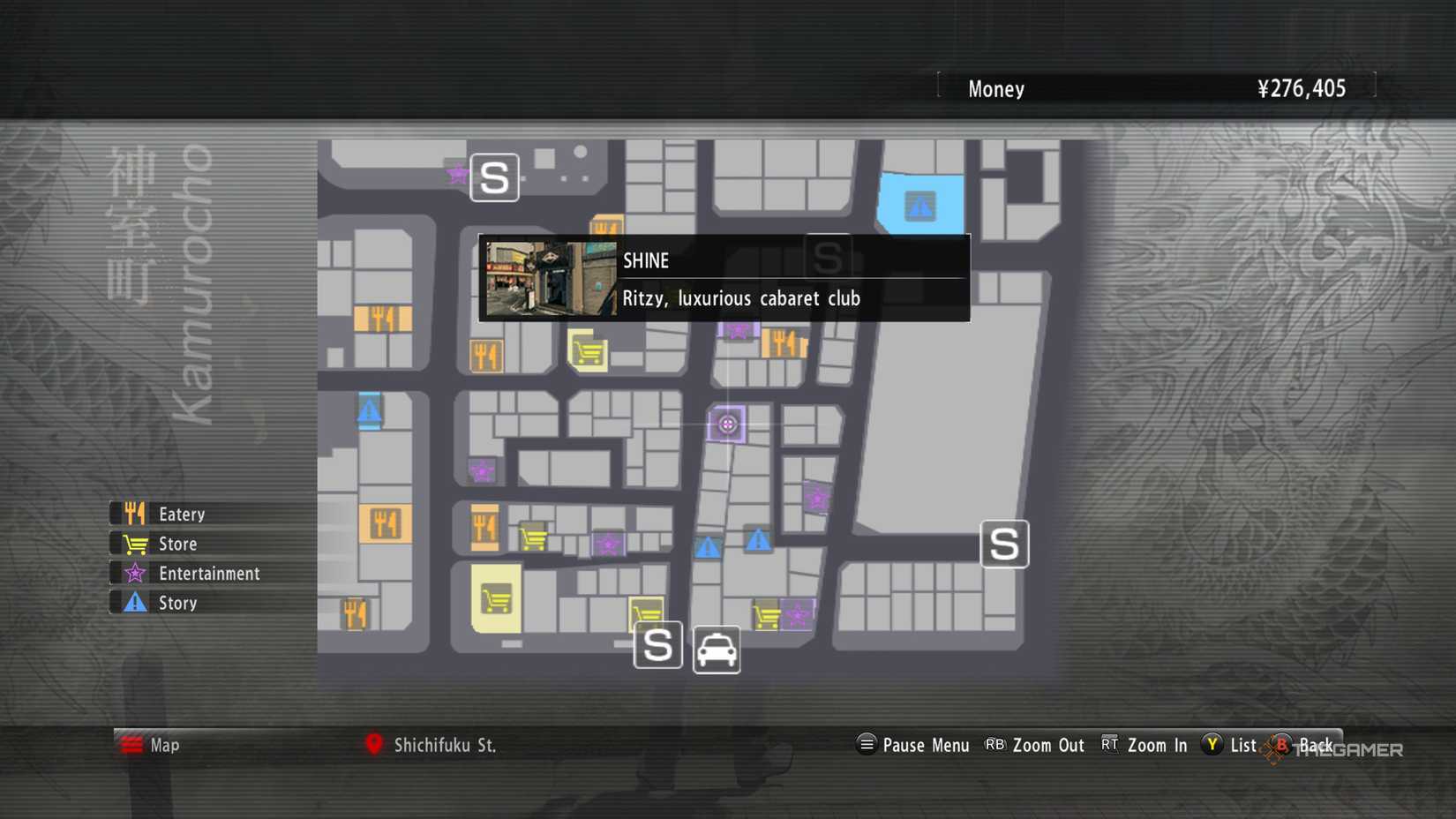Select the save point S icon near the taxi
Image resolution: width=1456 pixels, height=819 pixels.
(x=657, y=646)
